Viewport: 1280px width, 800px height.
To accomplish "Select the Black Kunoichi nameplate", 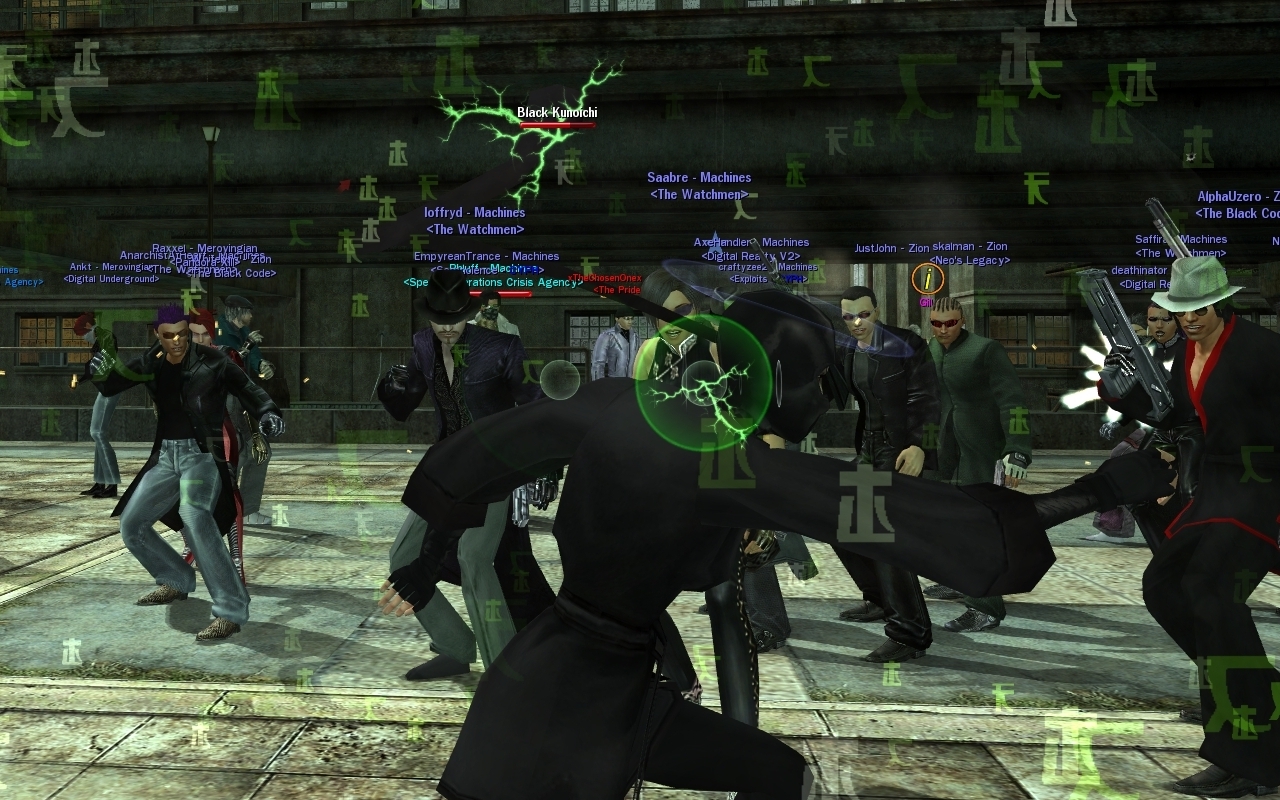I will pyautogui.click(x=557, y=113).
